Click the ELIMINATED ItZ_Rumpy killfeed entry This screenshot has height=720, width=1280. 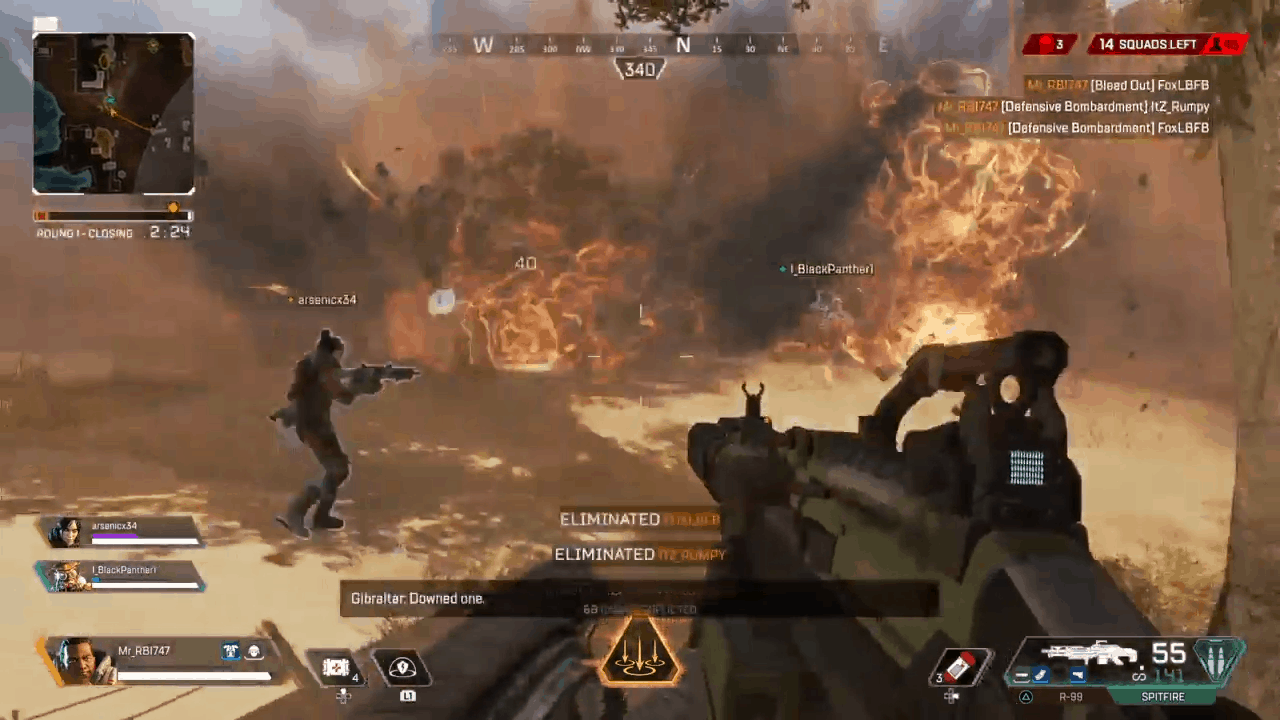[x=640, y=554]
